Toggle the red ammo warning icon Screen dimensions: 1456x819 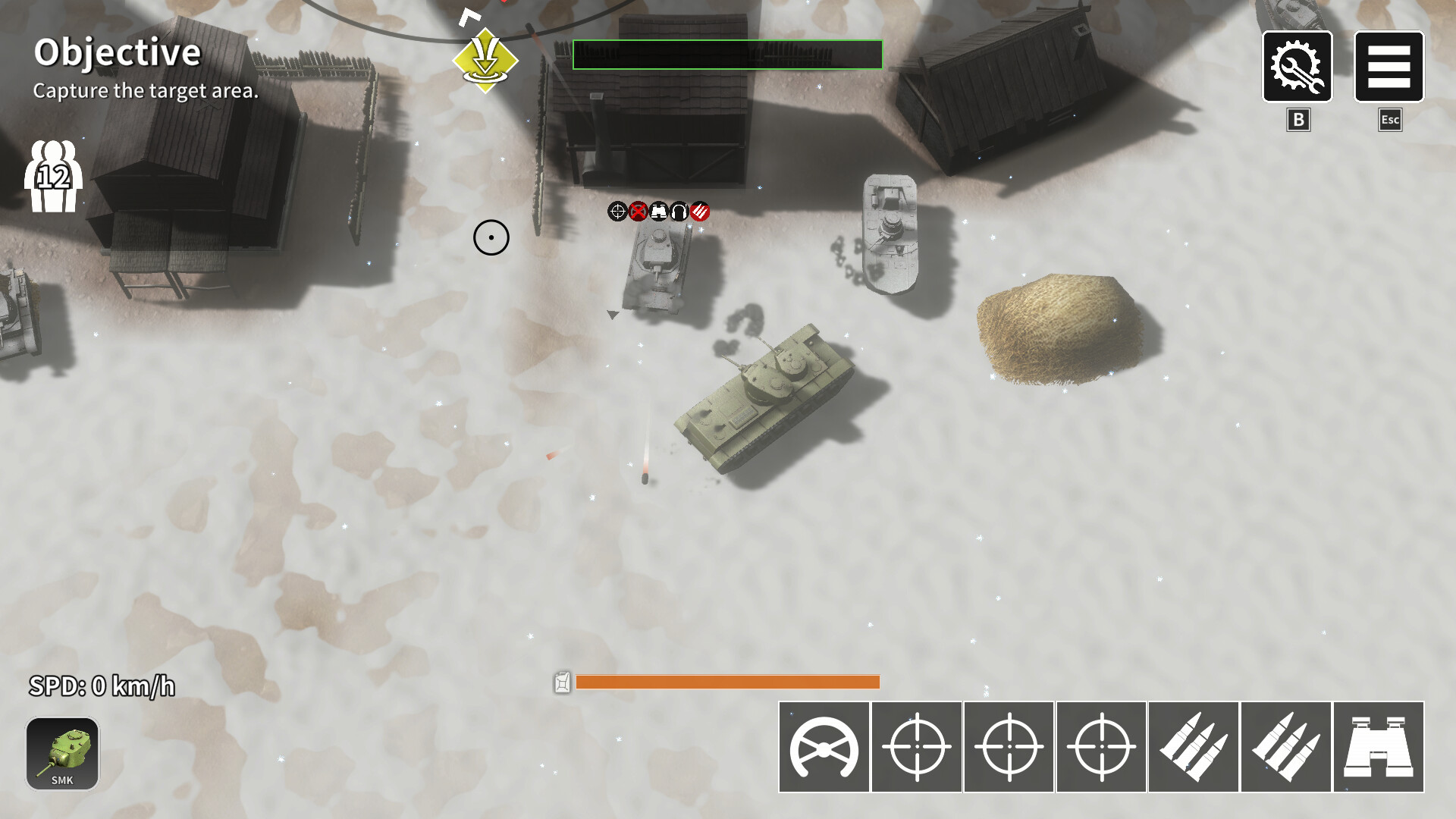(x=699, y=211)
